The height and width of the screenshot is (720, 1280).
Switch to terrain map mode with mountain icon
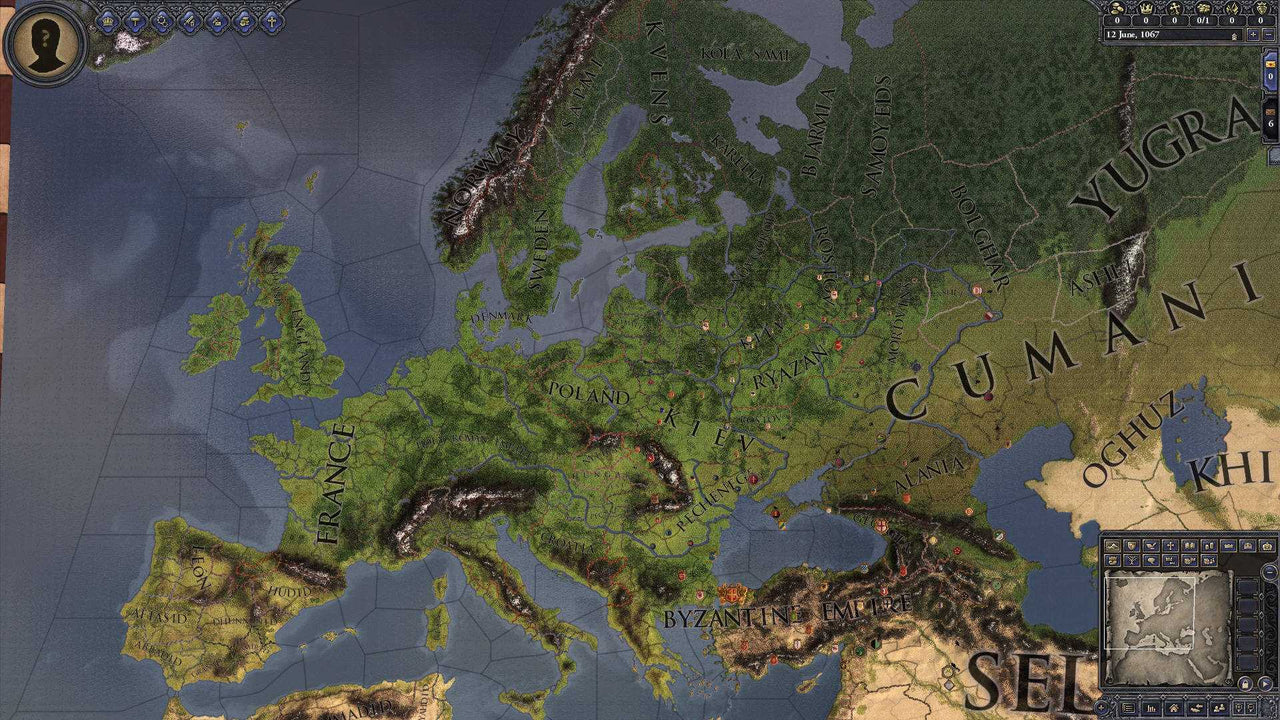[1112, 546]
